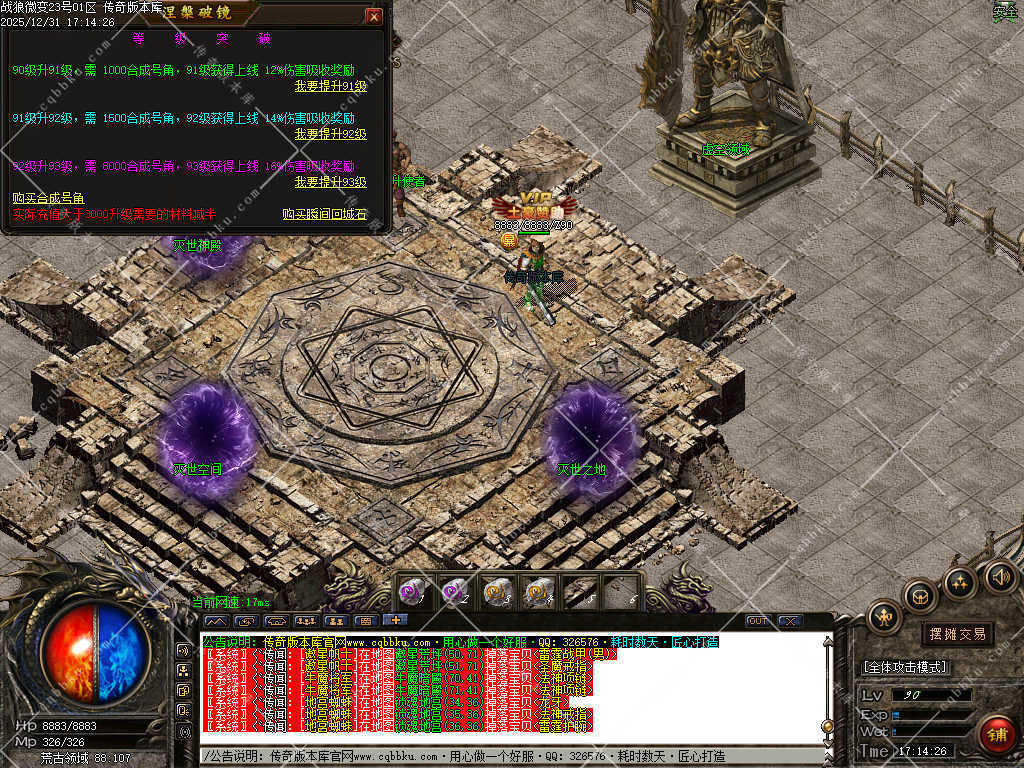This screenshot has width=1024, height=768.
Task: Use the purple scroll in hotbar slot 1
Action: coord(413,592)
